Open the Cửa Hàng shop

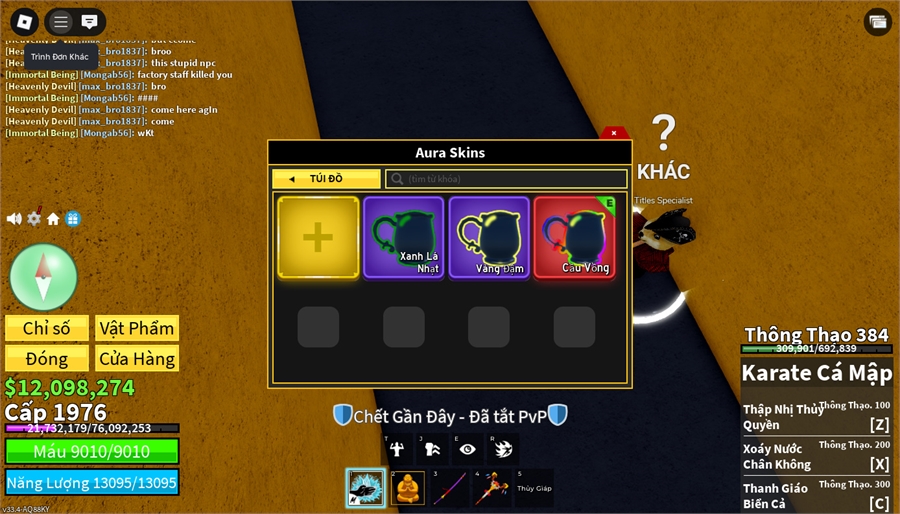(137, 358)
